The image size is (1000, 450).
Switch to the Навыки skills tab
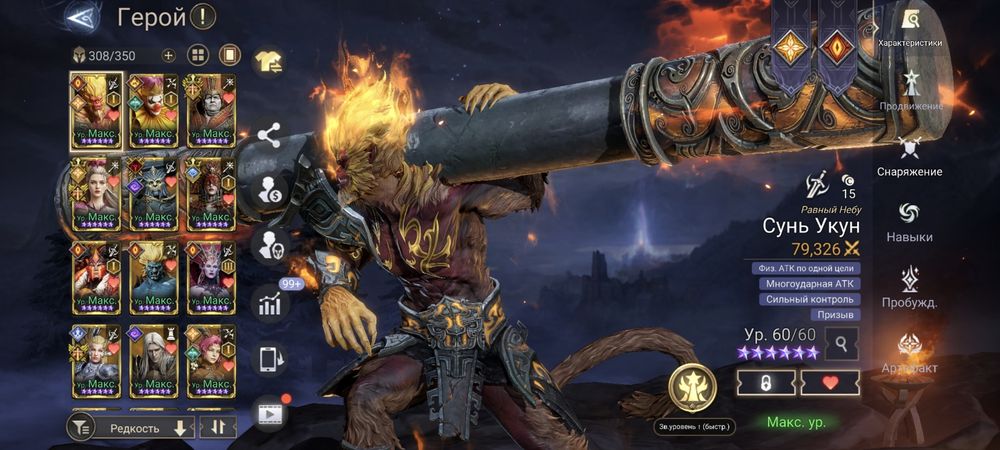[910, 222]
